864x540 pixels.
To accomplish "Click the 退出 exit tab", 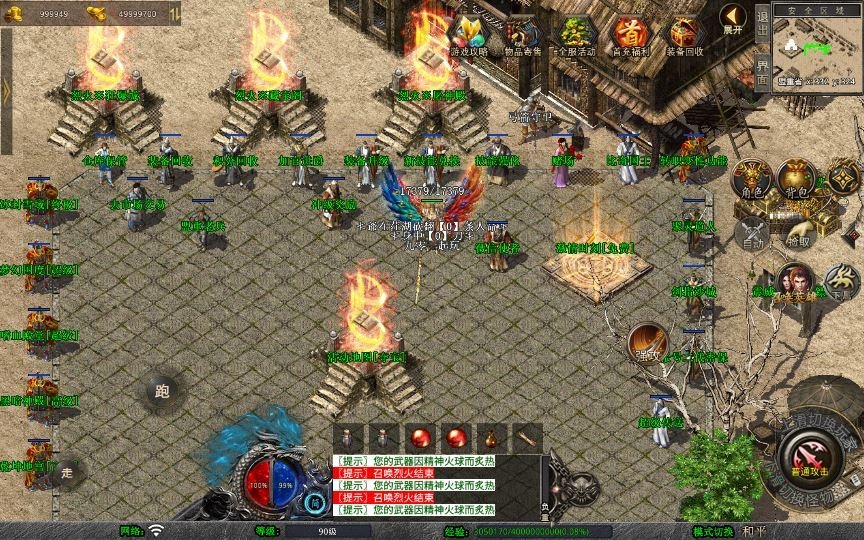I will tap(761, 23).
